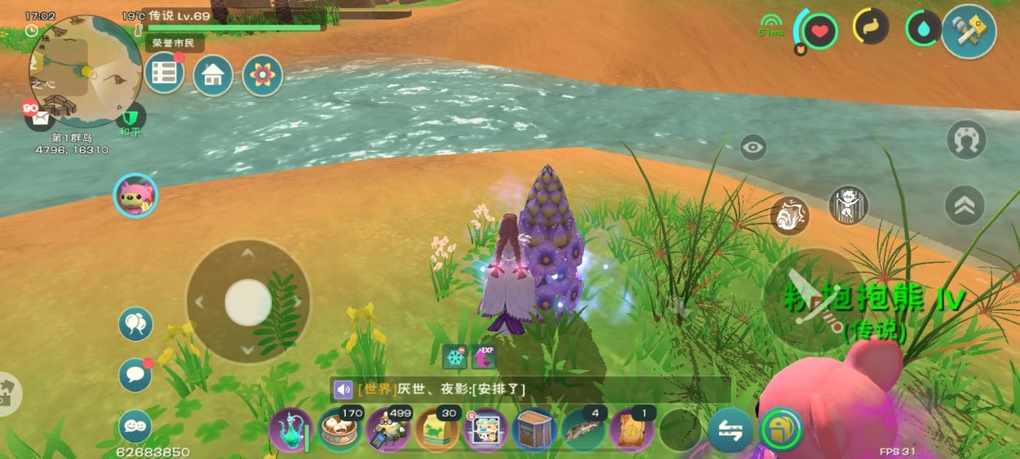The width and height of the screenshot is (1020, 459).
Task: Select the pink bear pet avatar
Action: 135,195
